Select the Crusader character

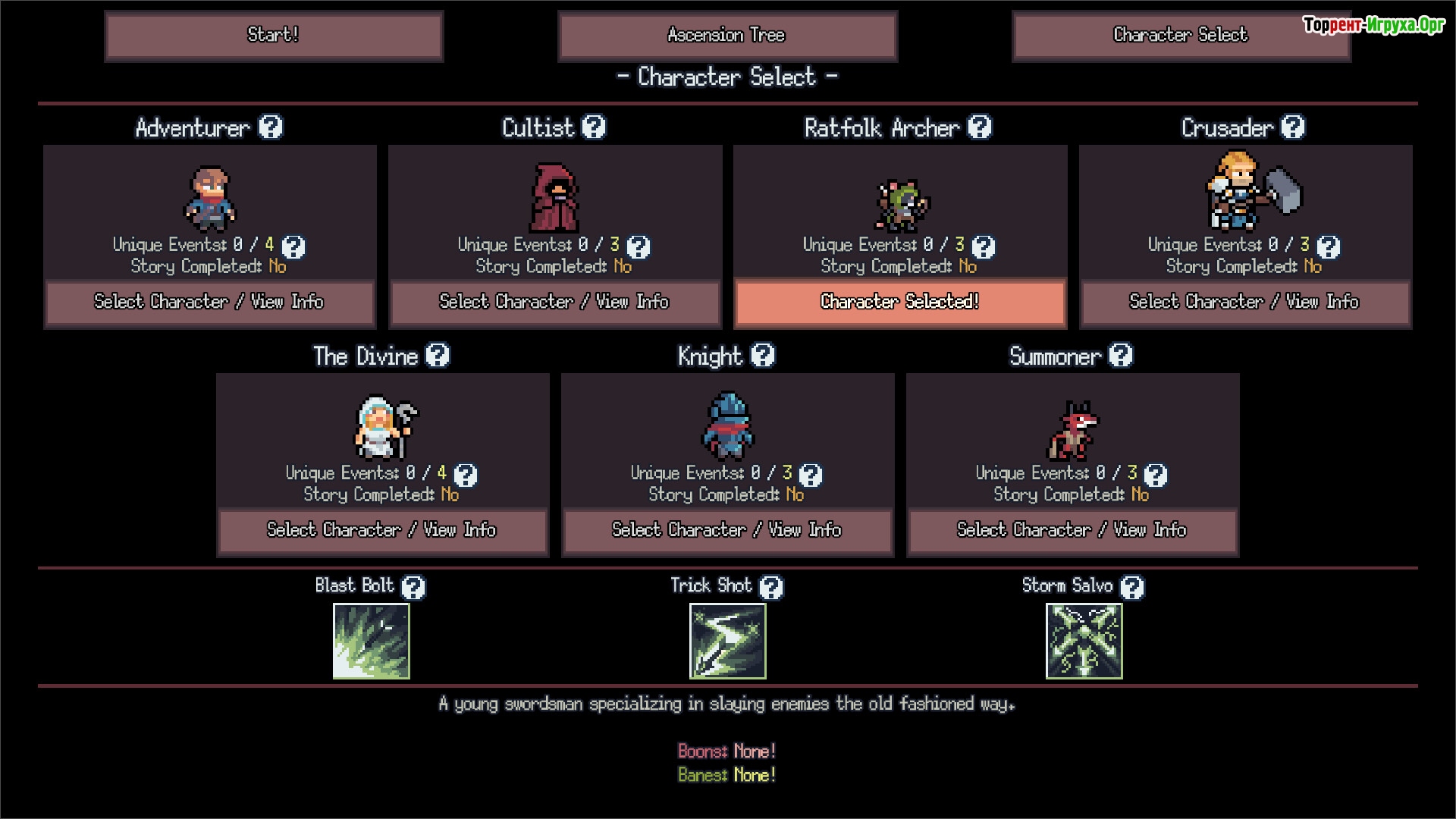pos(1244,303)
